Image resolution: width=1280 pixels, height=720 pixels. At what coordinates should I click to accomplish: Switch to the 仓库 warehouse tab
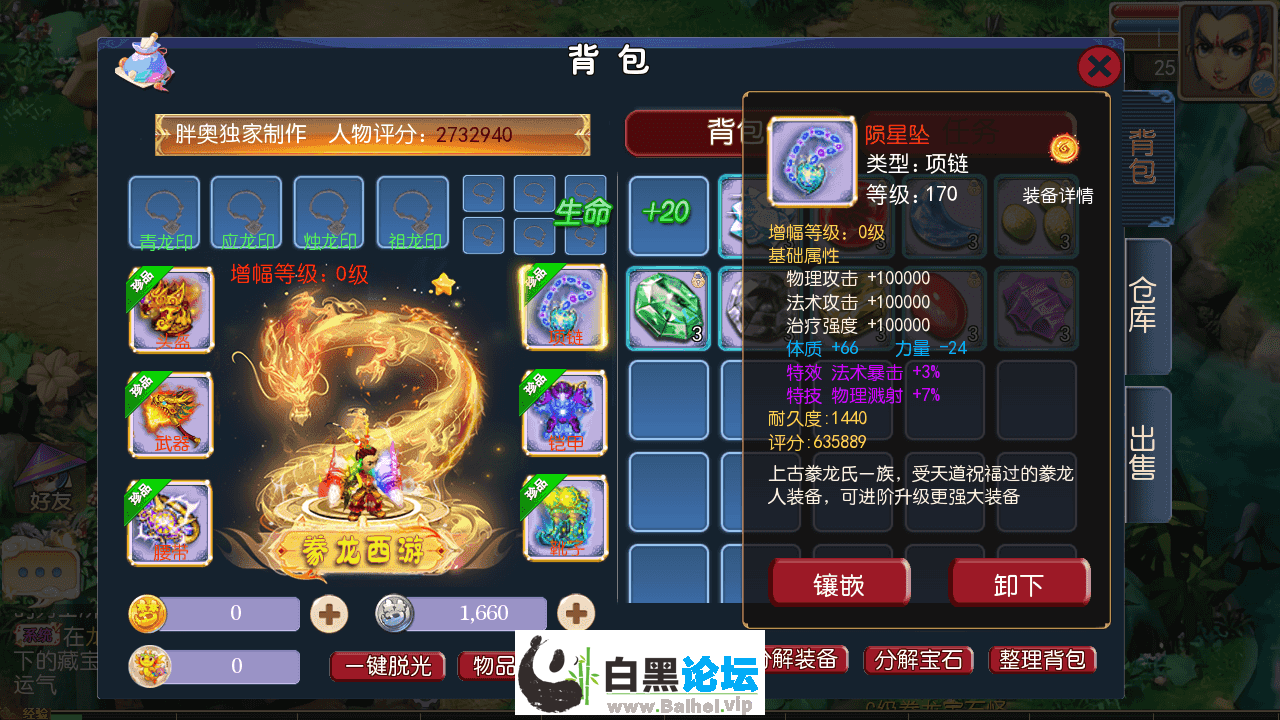[x=1144, y=305]
